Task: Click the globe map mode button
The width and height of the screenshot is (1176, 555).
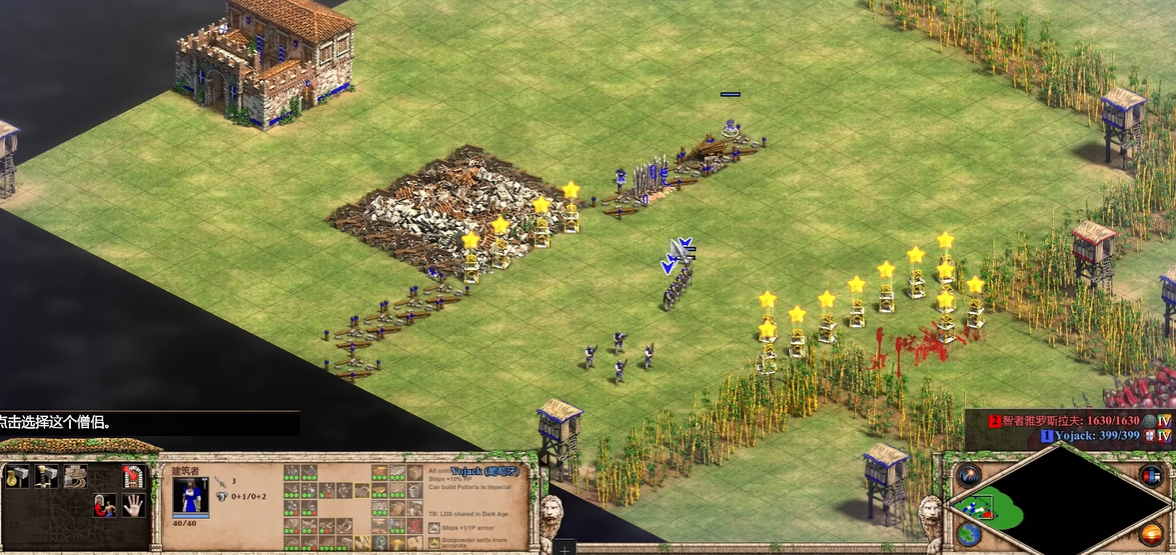Action: coord(968,533)
